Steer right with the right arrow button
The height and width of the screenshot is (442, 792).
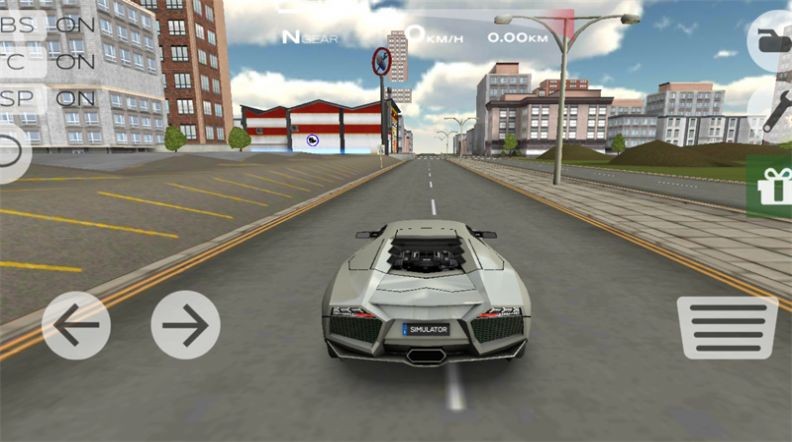pyautogui.click(x=186, y=325)
